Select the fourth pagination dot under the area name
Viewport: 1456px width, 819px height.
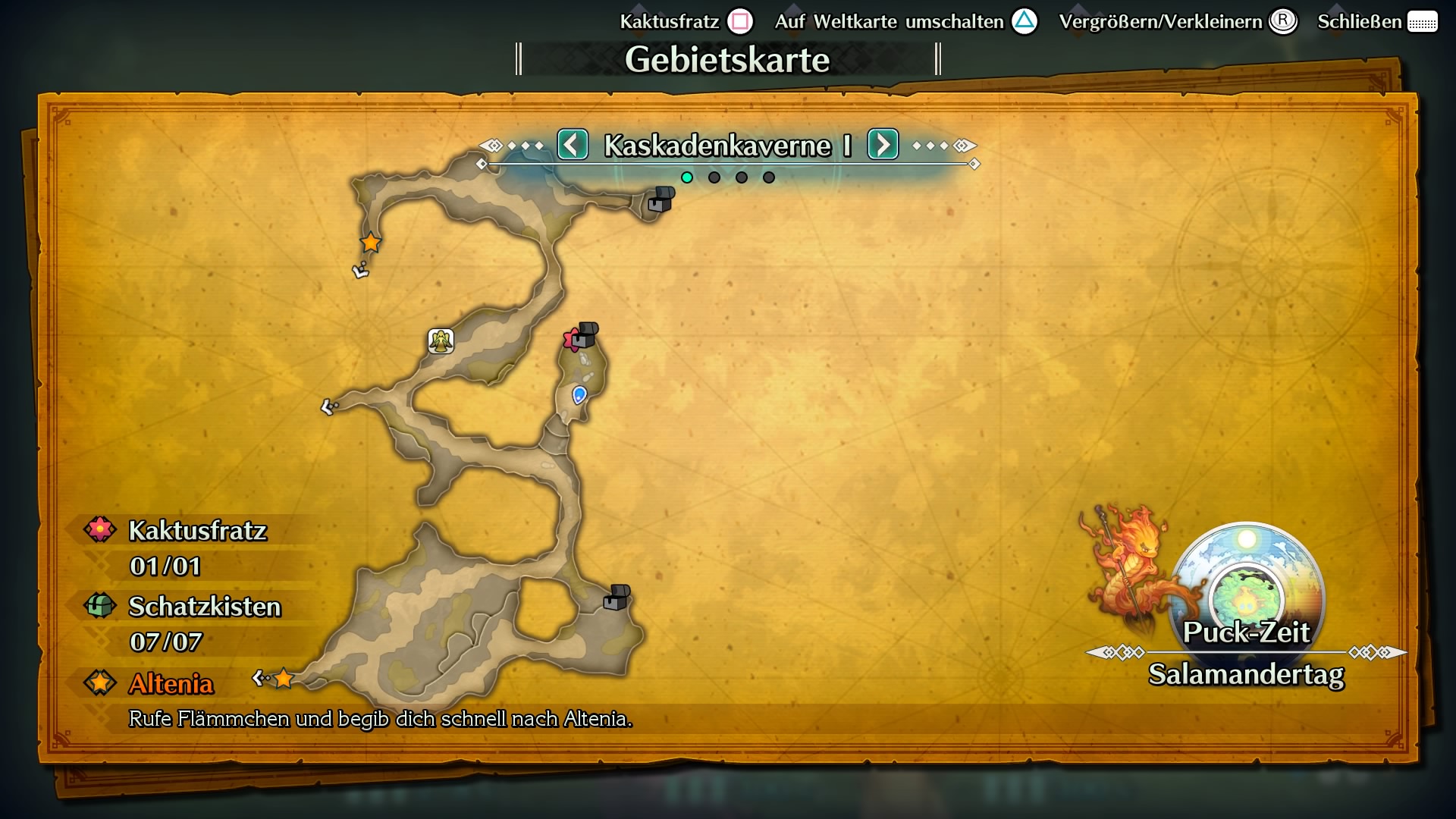click(770, 177)
